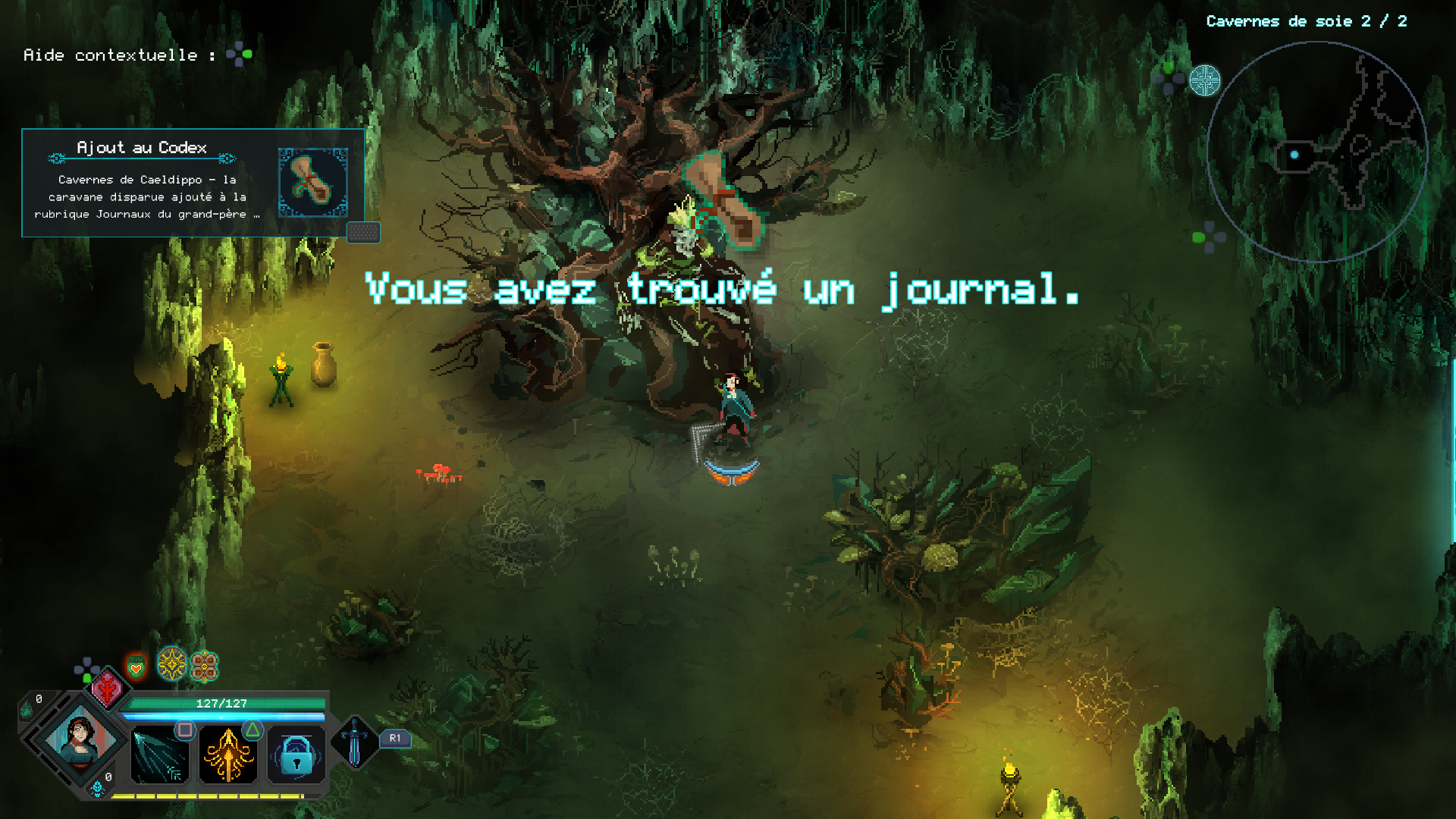The height and width of the screenshot is (819, 1456).
Task: Click the green droplet currency counter
Action: [27, 709]
